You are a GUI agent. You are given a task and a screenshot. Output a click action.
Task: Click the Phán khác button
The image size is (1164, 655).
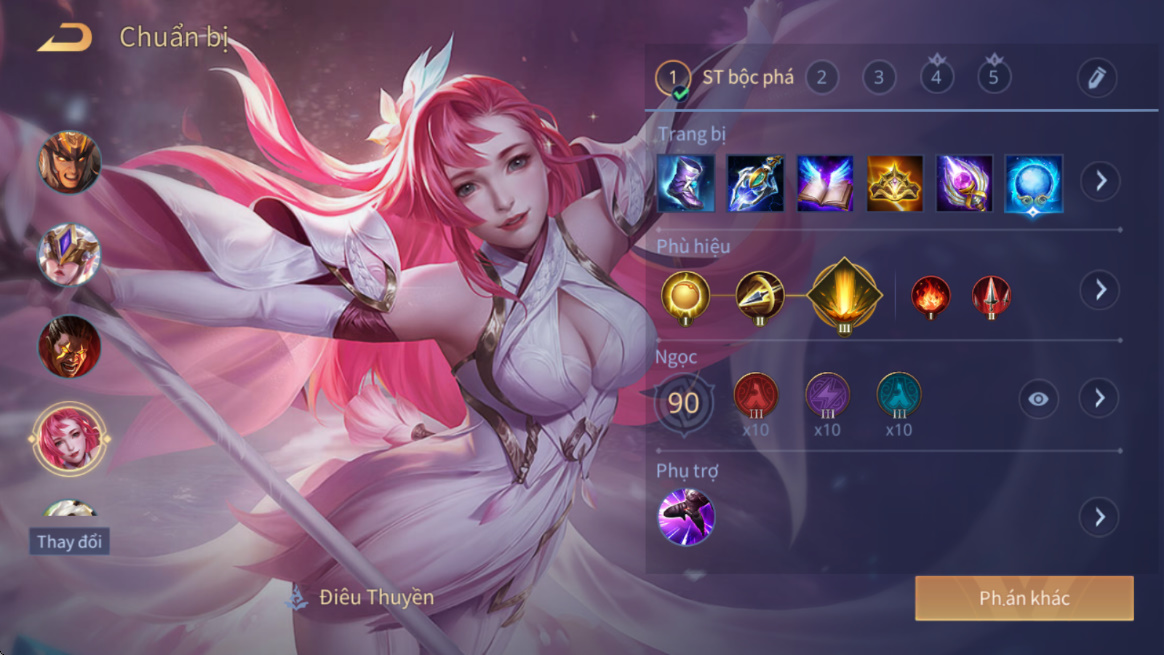click(1024, 598)
